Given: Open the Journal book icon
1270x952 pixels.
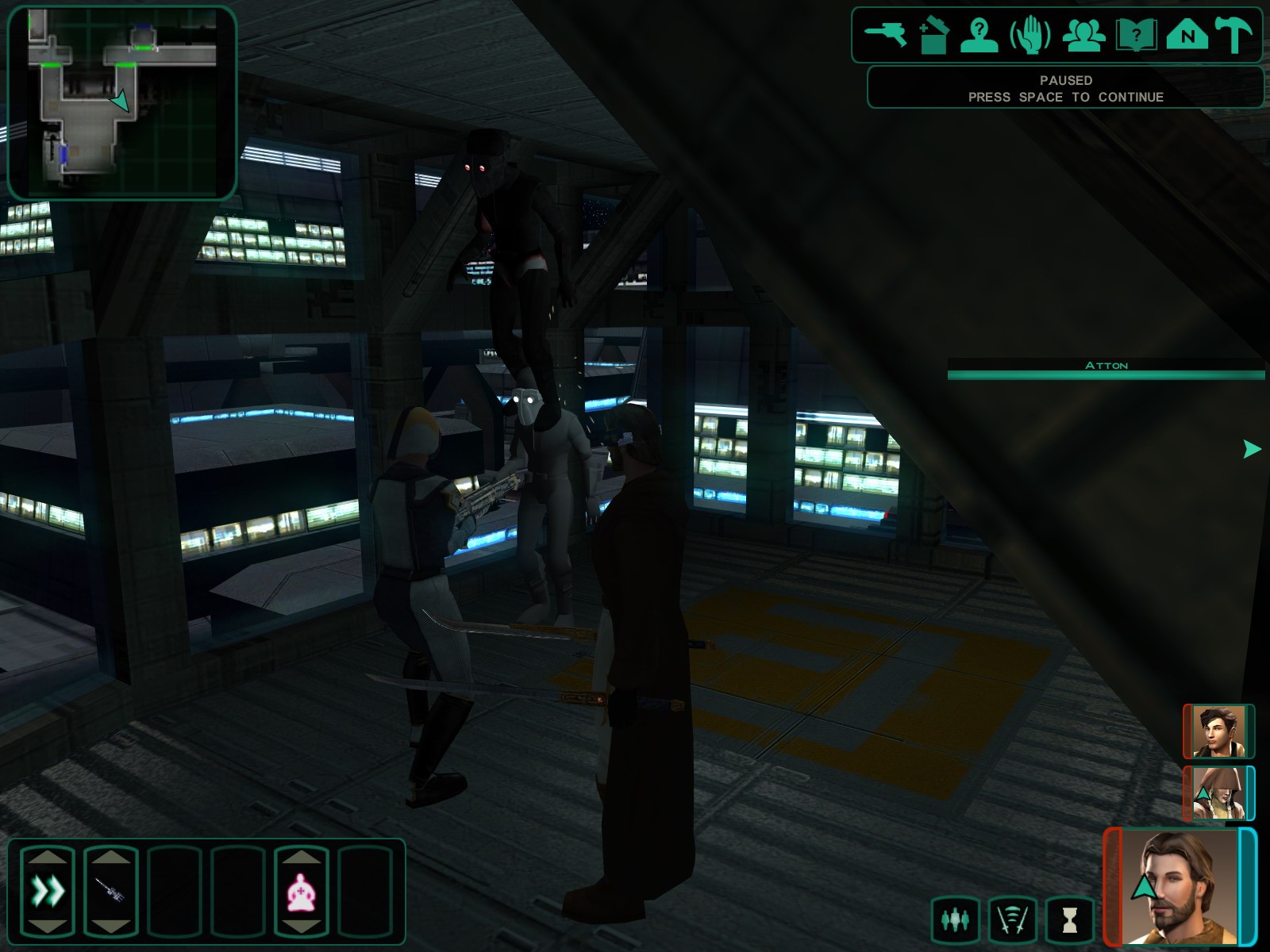Looking at the screenshot, I should tap(1136, 36).
